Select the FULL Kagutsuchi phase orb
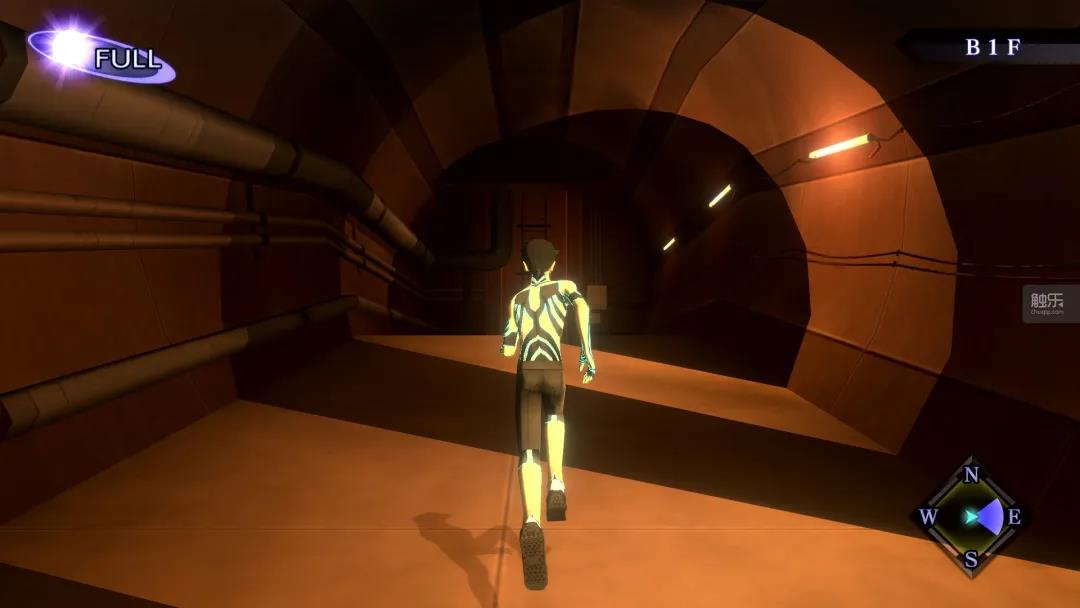This screenshot has width=1080, height=608. [x=71, y=48]
